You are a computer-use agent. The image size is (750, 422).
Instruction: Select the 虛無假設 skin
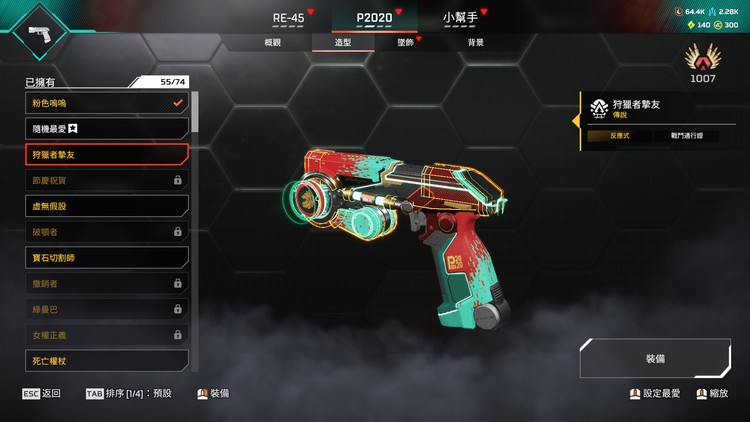coord(107,206)
